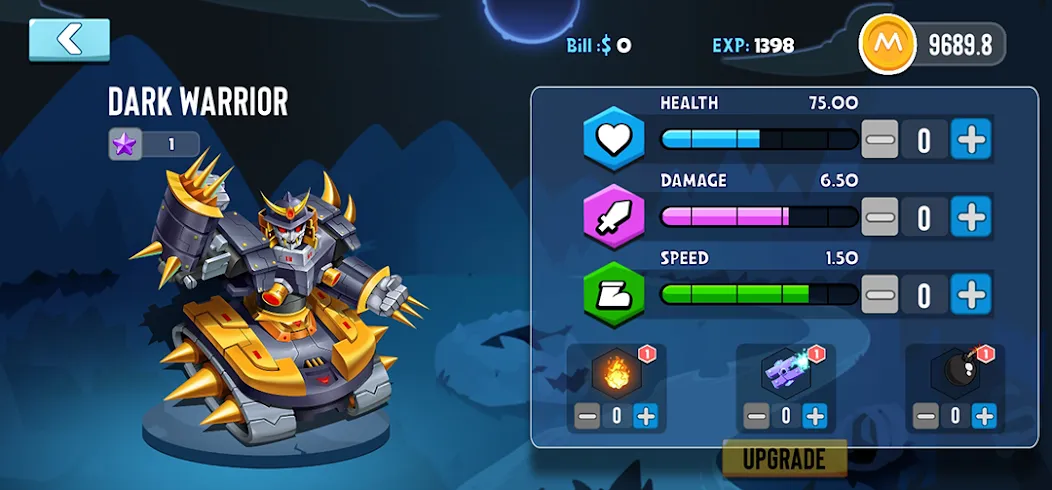Go back with the arrow button
The width and height of the screenshot is (1052, 490).
69,40
